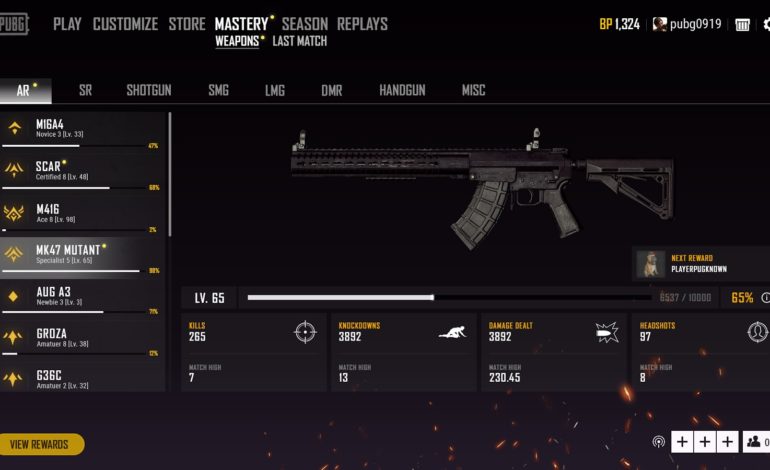Open the DMR category tab
Viewport: 770px width, 470px height.
point(331,90)
